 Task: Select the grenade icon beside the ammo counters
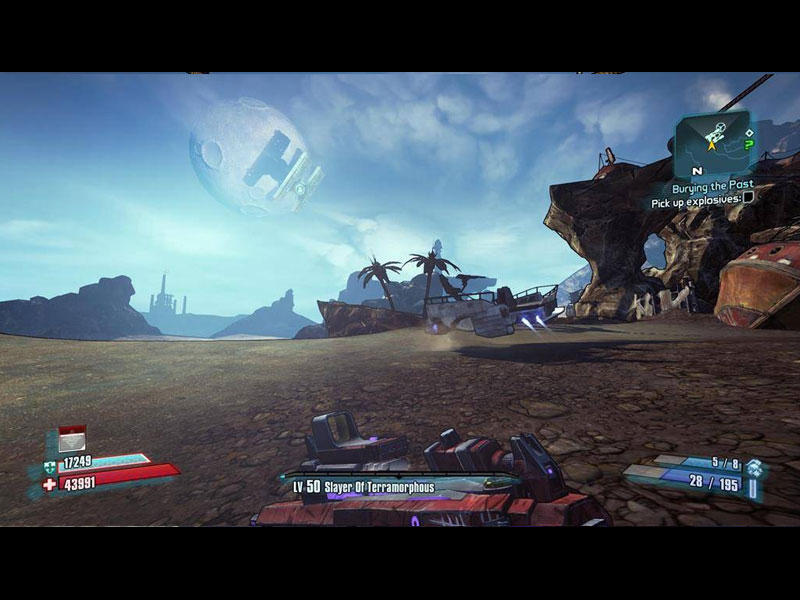coord(755,467)
